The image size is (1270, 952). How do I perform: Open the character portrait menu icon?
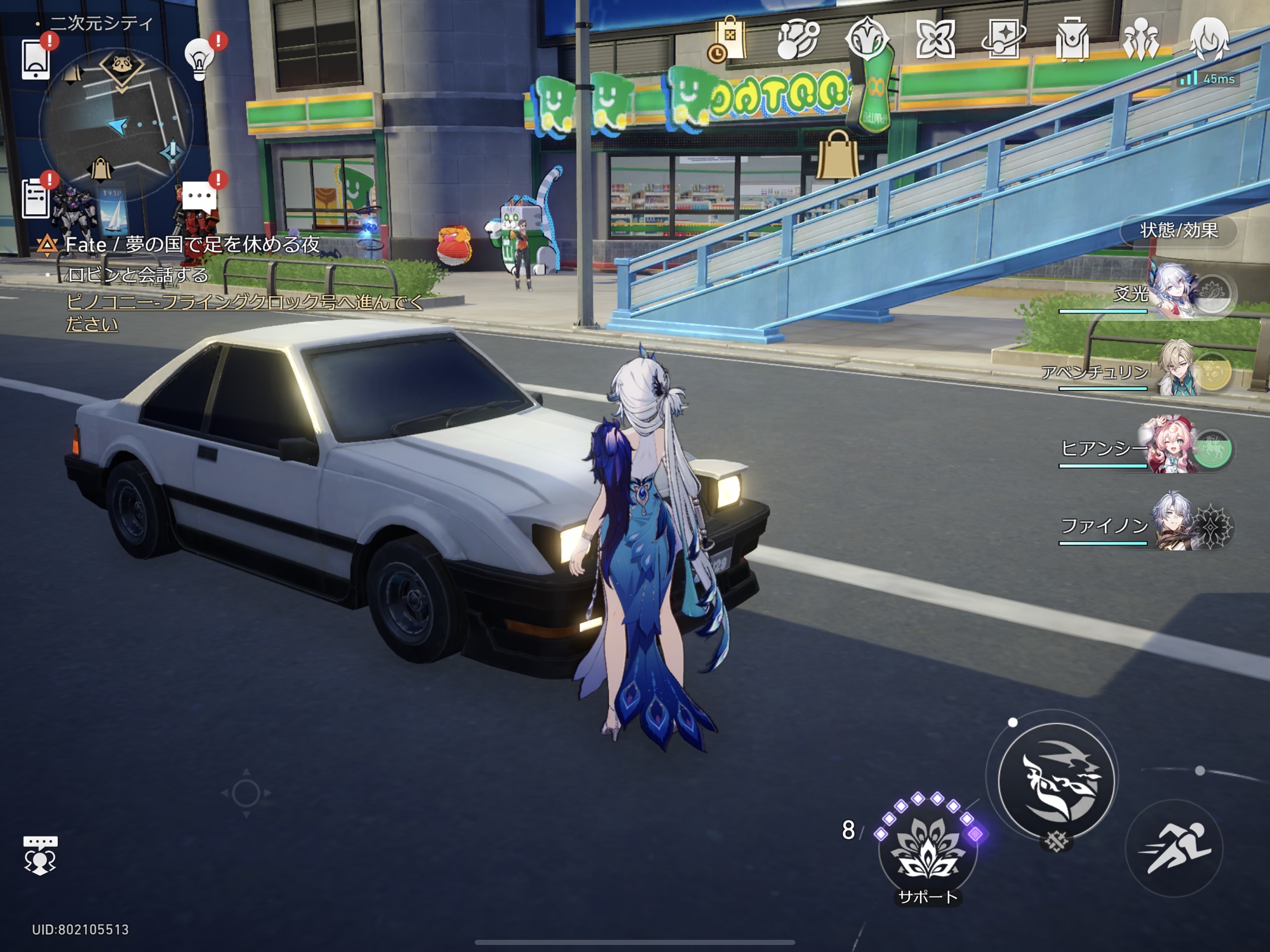tap(1209, 40)
